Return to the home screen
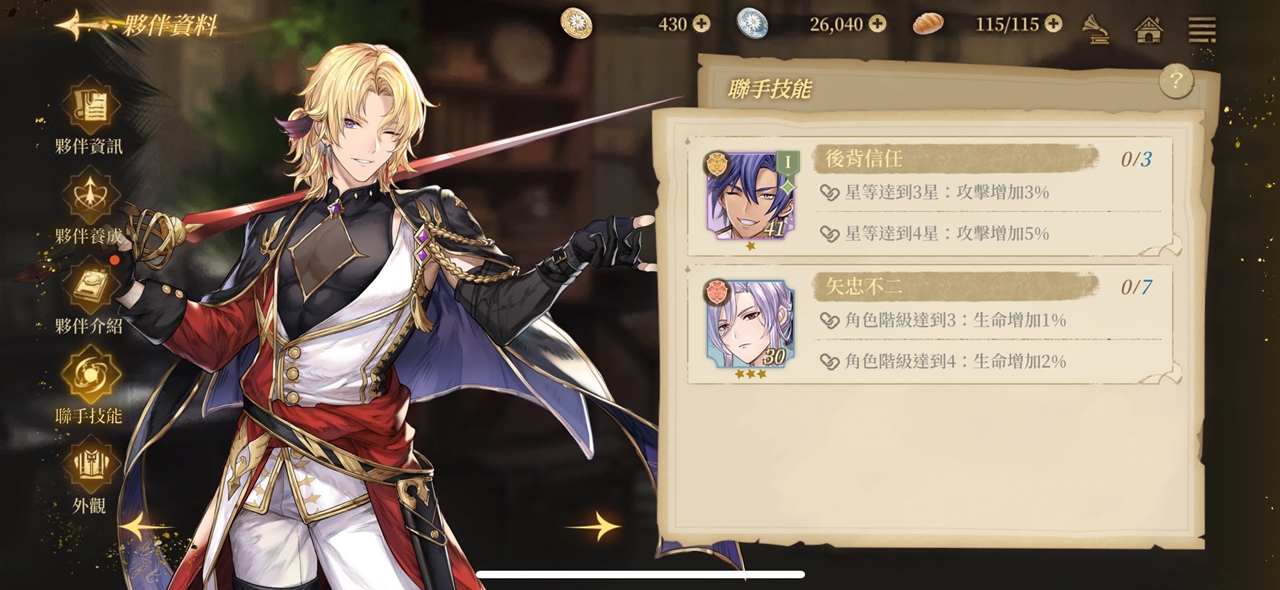This screenshot has height=590, width=1280. click(1149, 29)
